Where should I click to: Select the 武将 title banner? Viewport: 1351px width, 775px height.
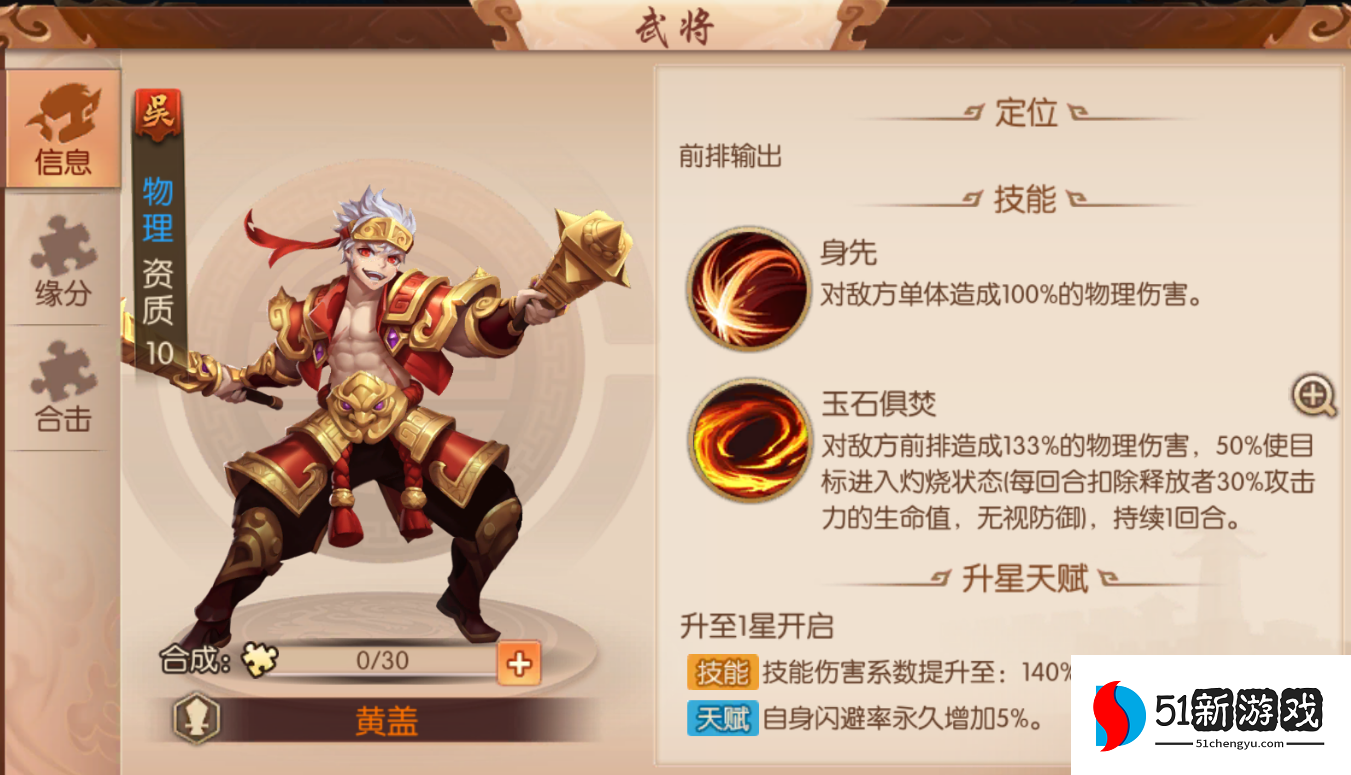[x=676, y=25]
